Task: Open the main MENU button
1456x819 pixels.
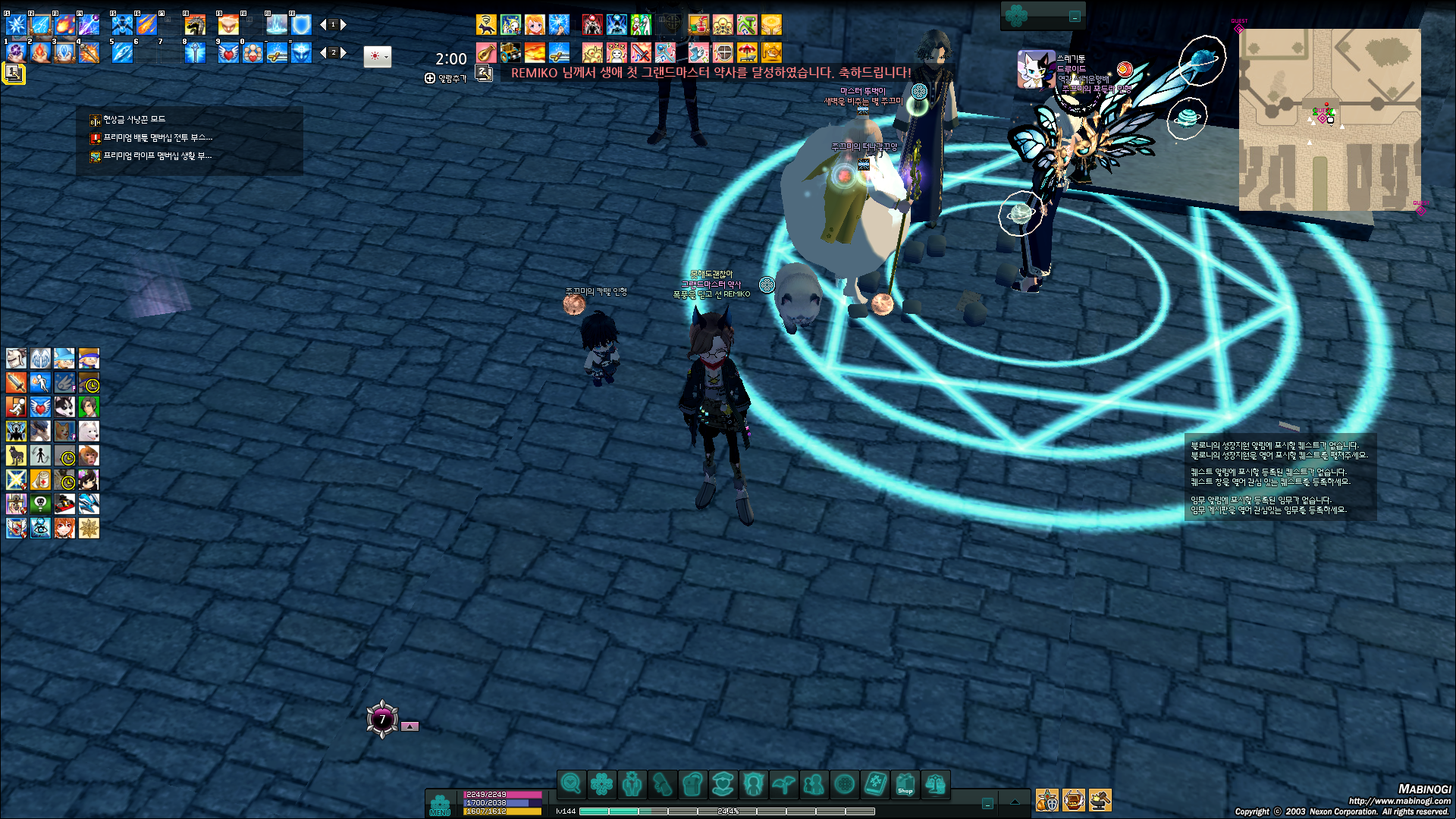Action: (440, 805)
